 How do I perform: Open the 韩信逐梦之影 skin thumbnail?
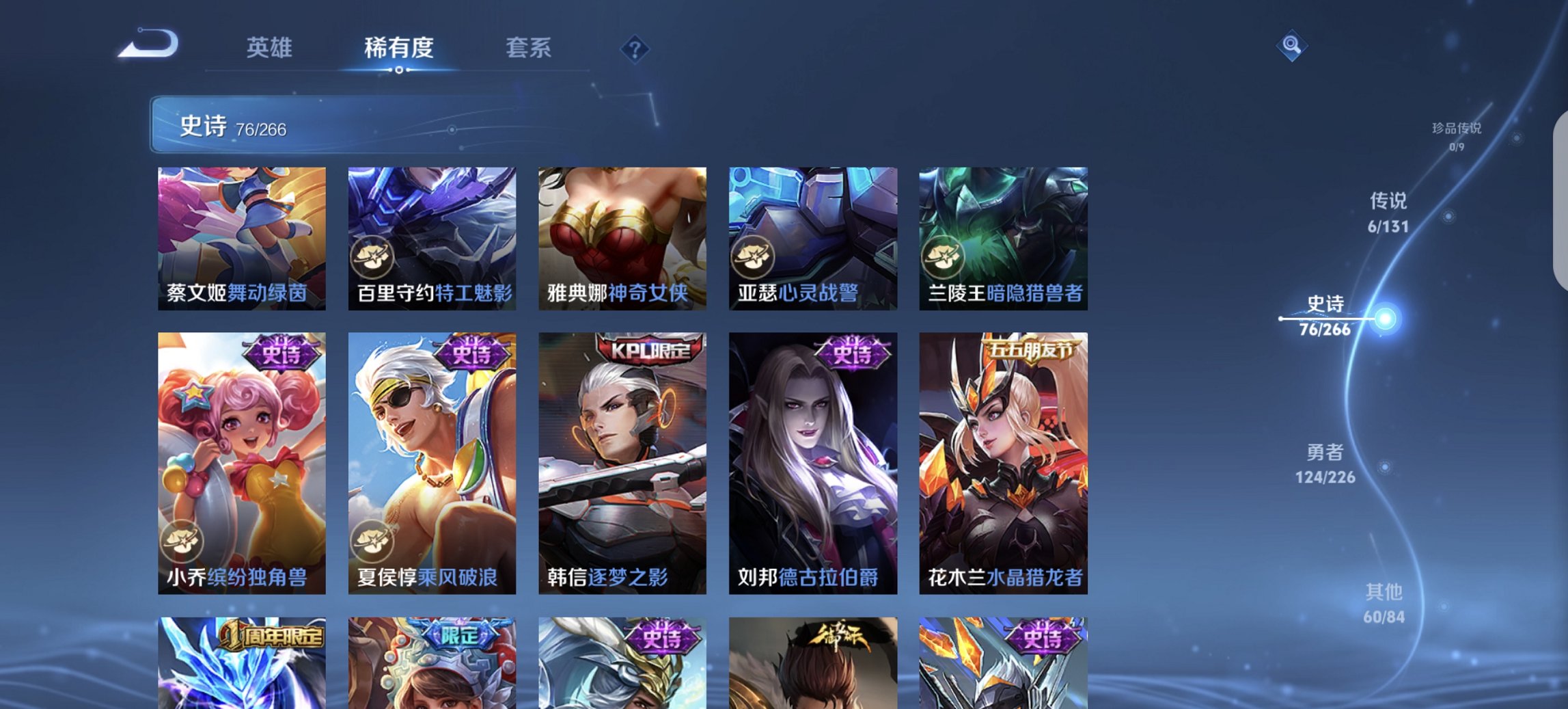[x=622, y=465]
